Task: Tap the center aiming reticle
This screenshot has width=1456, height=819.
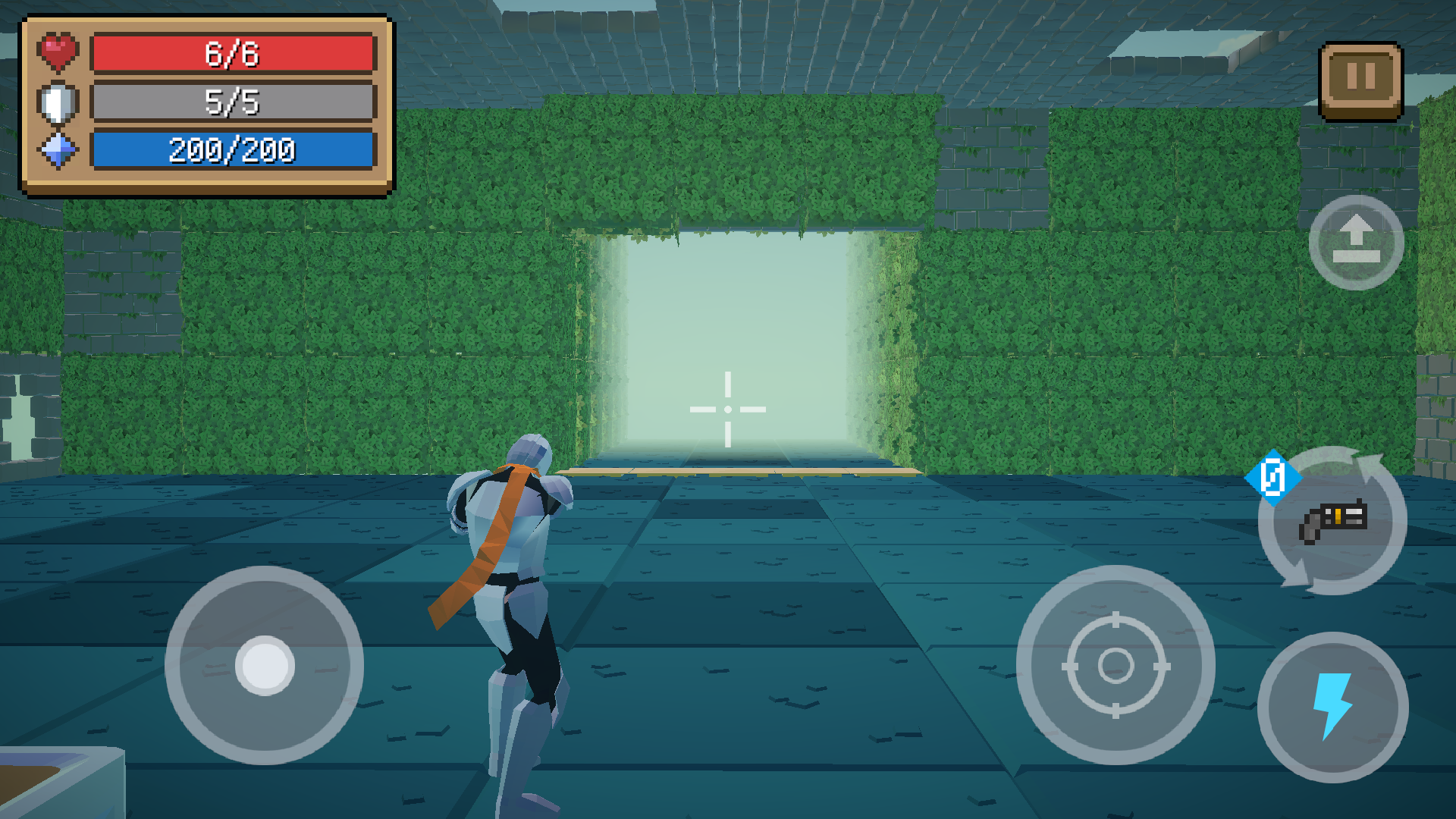Action: point(728,408)
